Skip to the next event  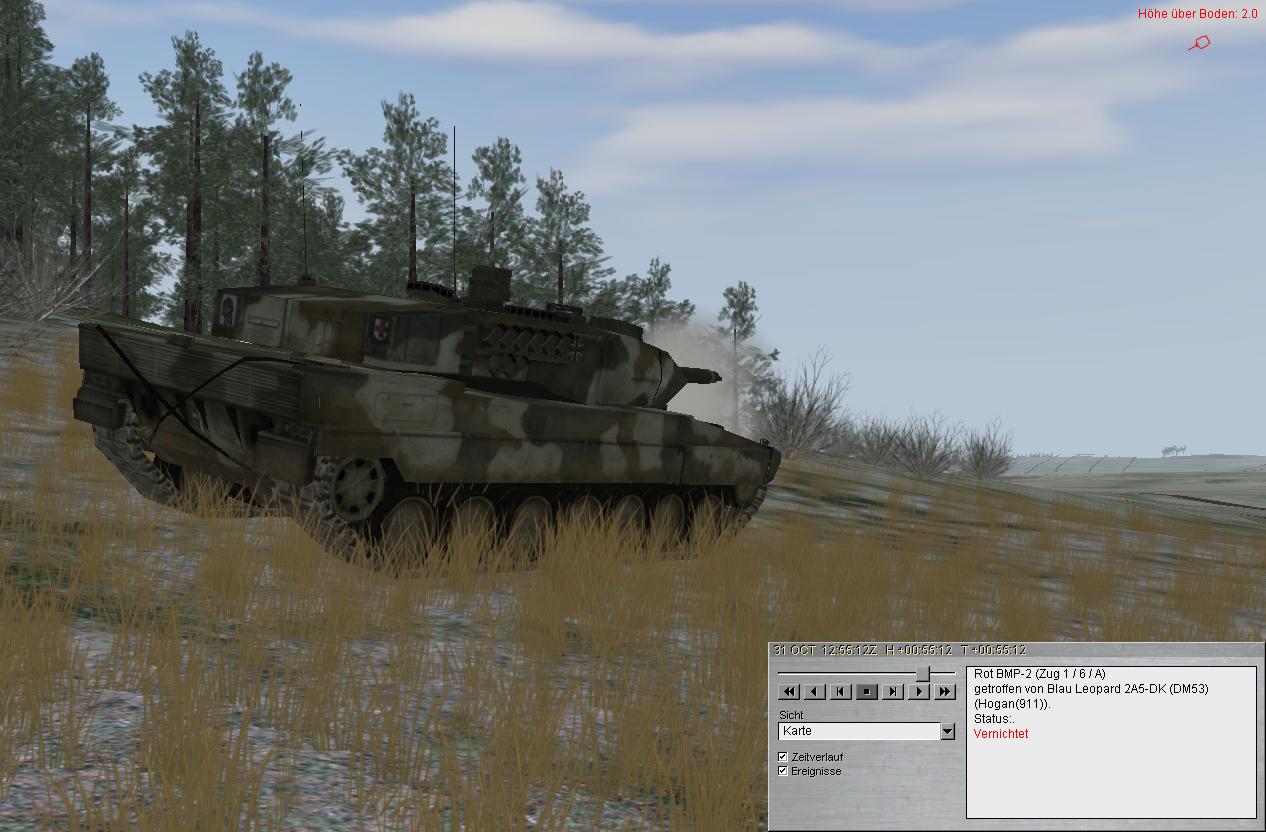(893, 691)
